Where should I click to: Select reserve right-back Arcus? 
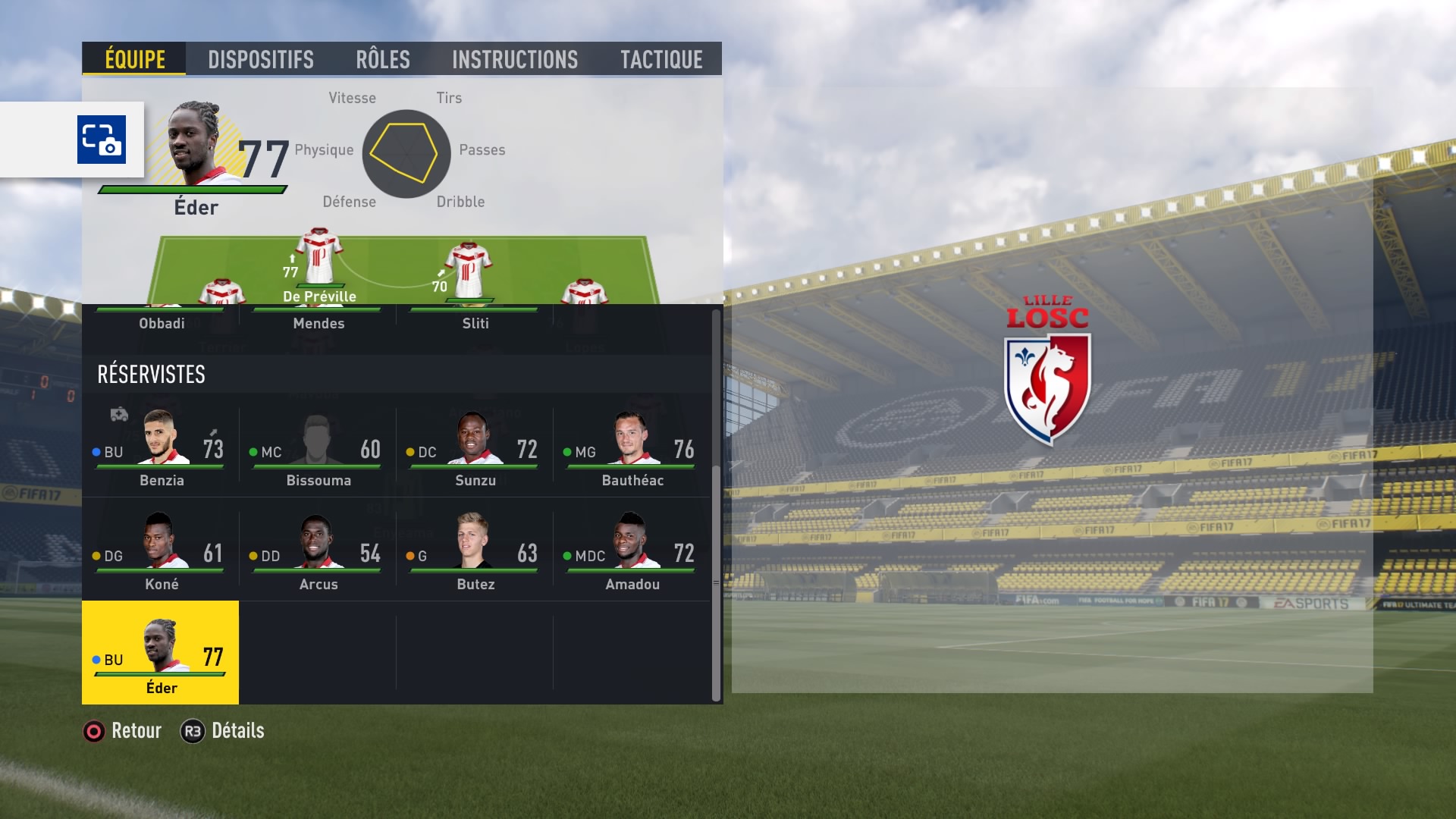coord(318,553)
